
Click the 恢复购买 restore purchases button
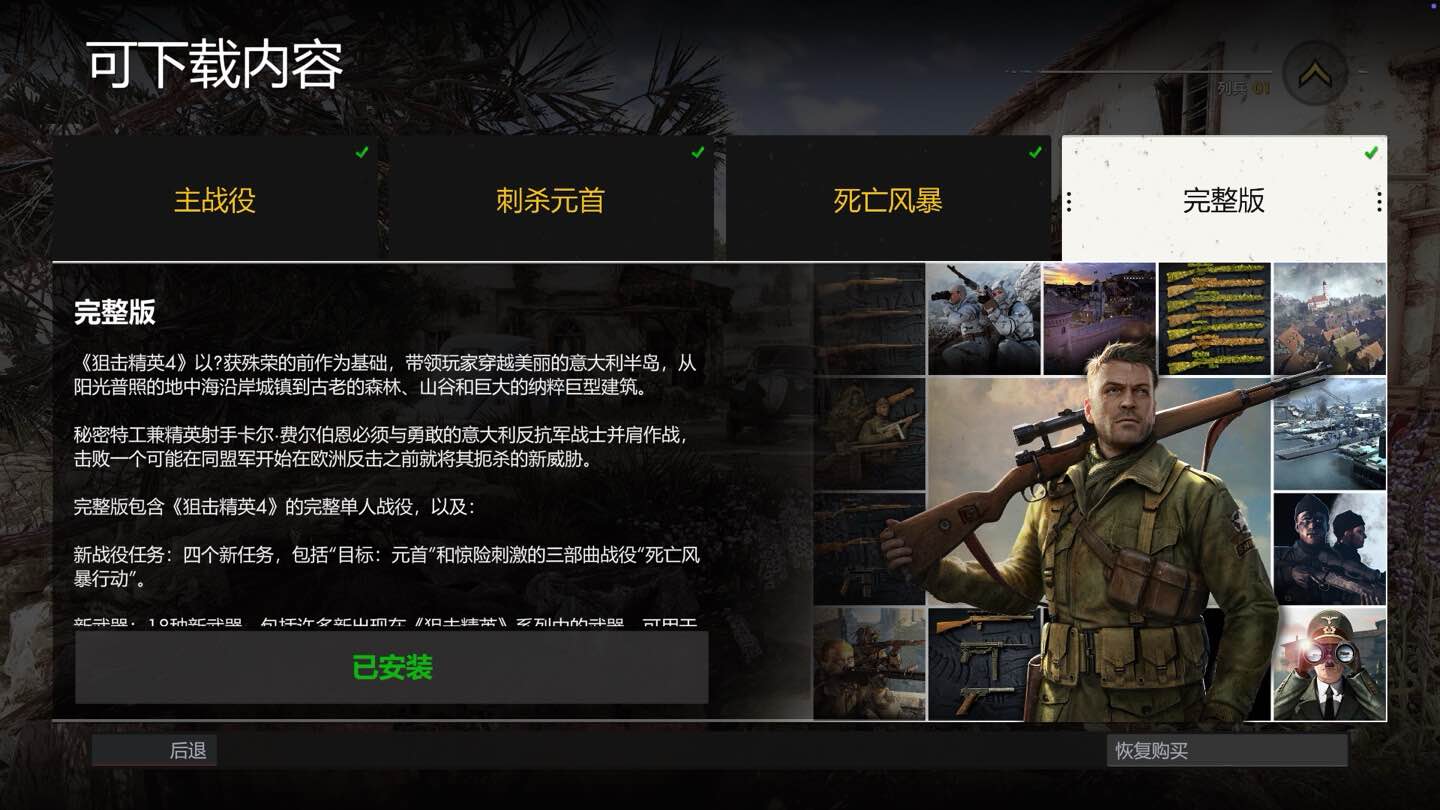[x=1228, y=750]
